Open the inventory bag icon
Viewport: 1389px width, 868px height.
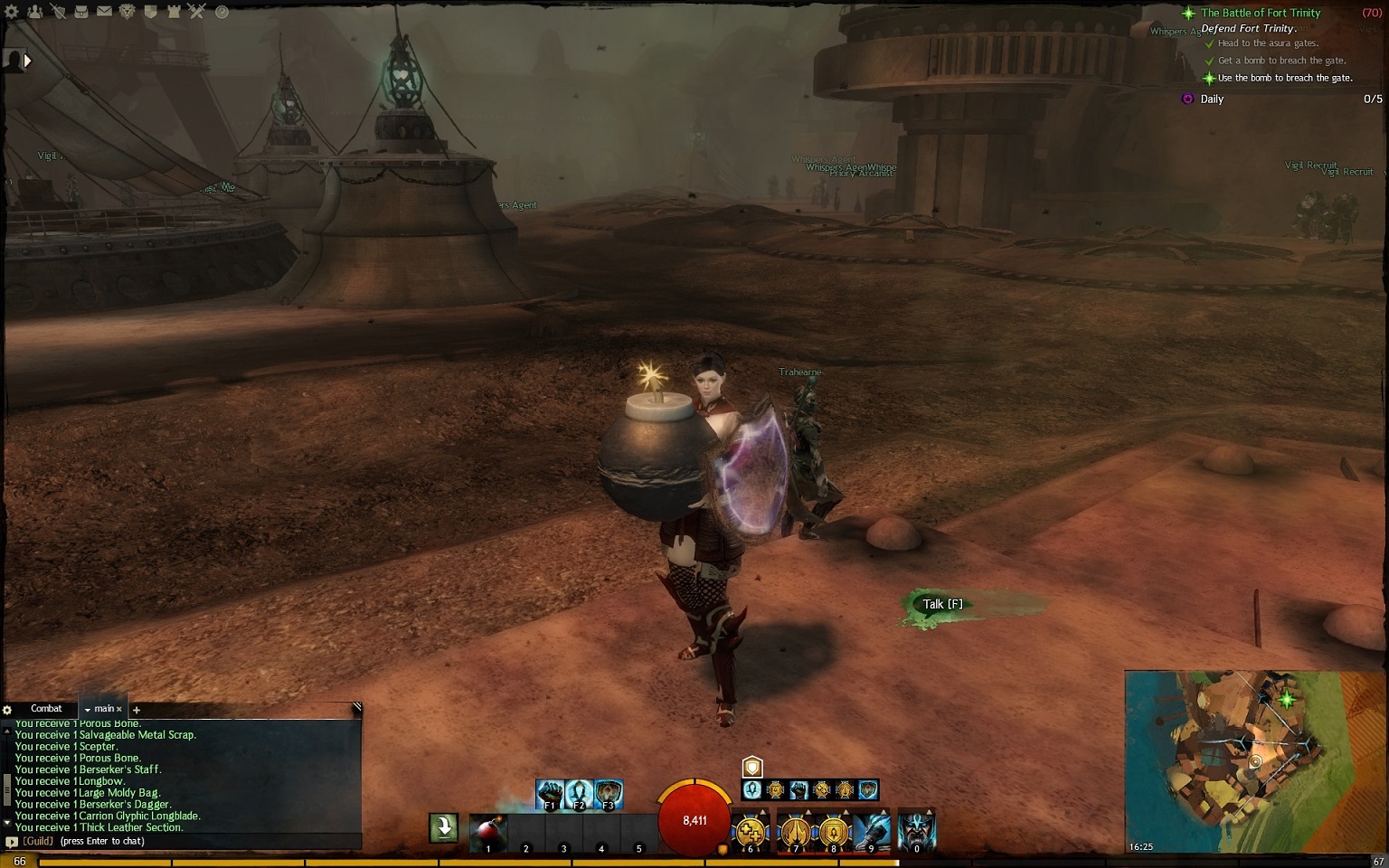point(80,12)
